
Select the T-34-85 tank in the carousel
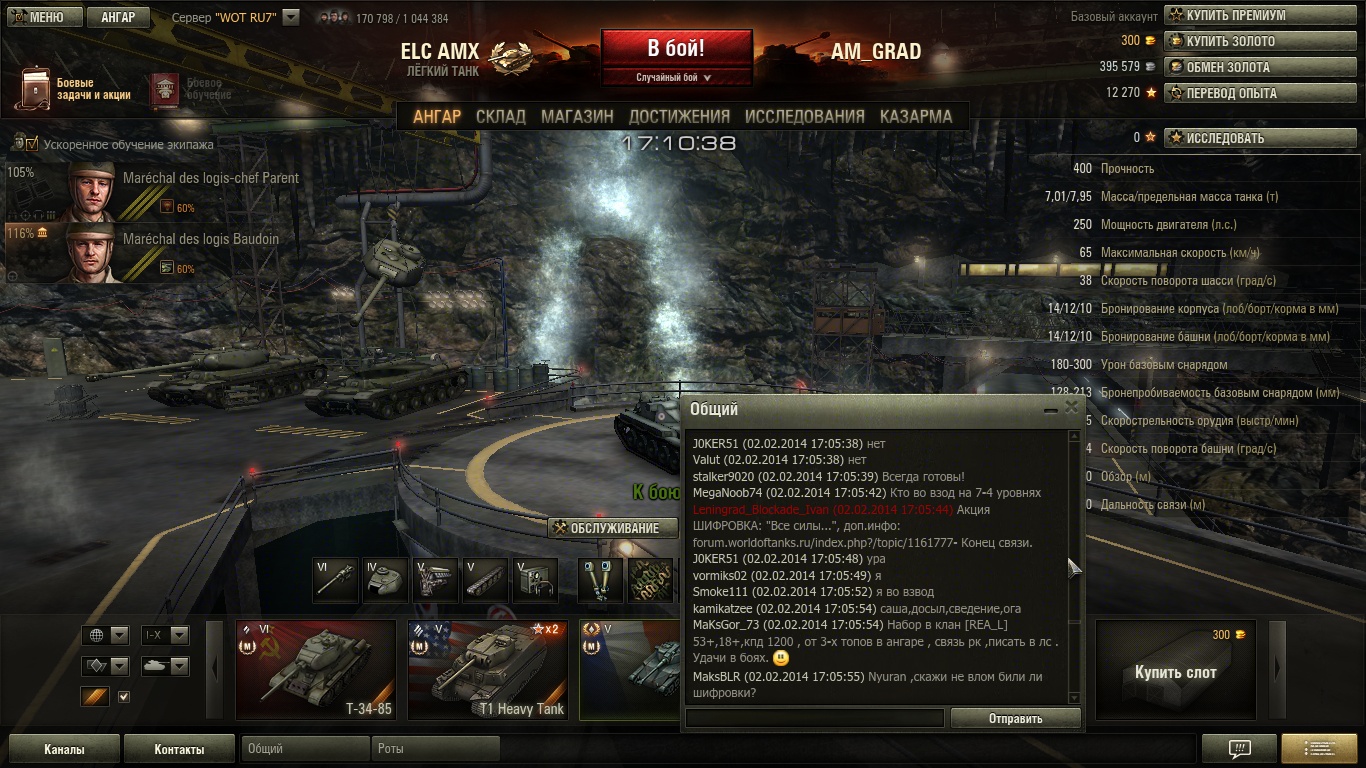(315, 669)
